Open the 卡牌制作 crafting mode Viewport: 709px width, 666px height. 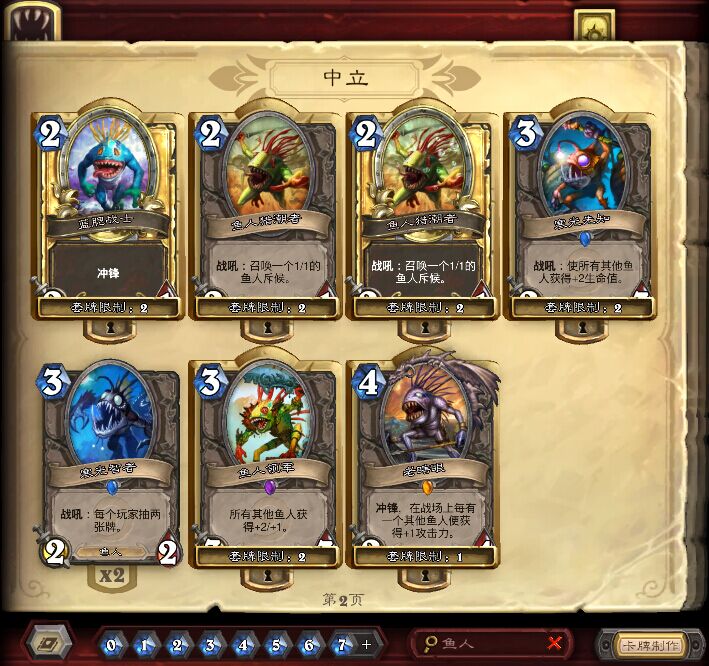650,644
